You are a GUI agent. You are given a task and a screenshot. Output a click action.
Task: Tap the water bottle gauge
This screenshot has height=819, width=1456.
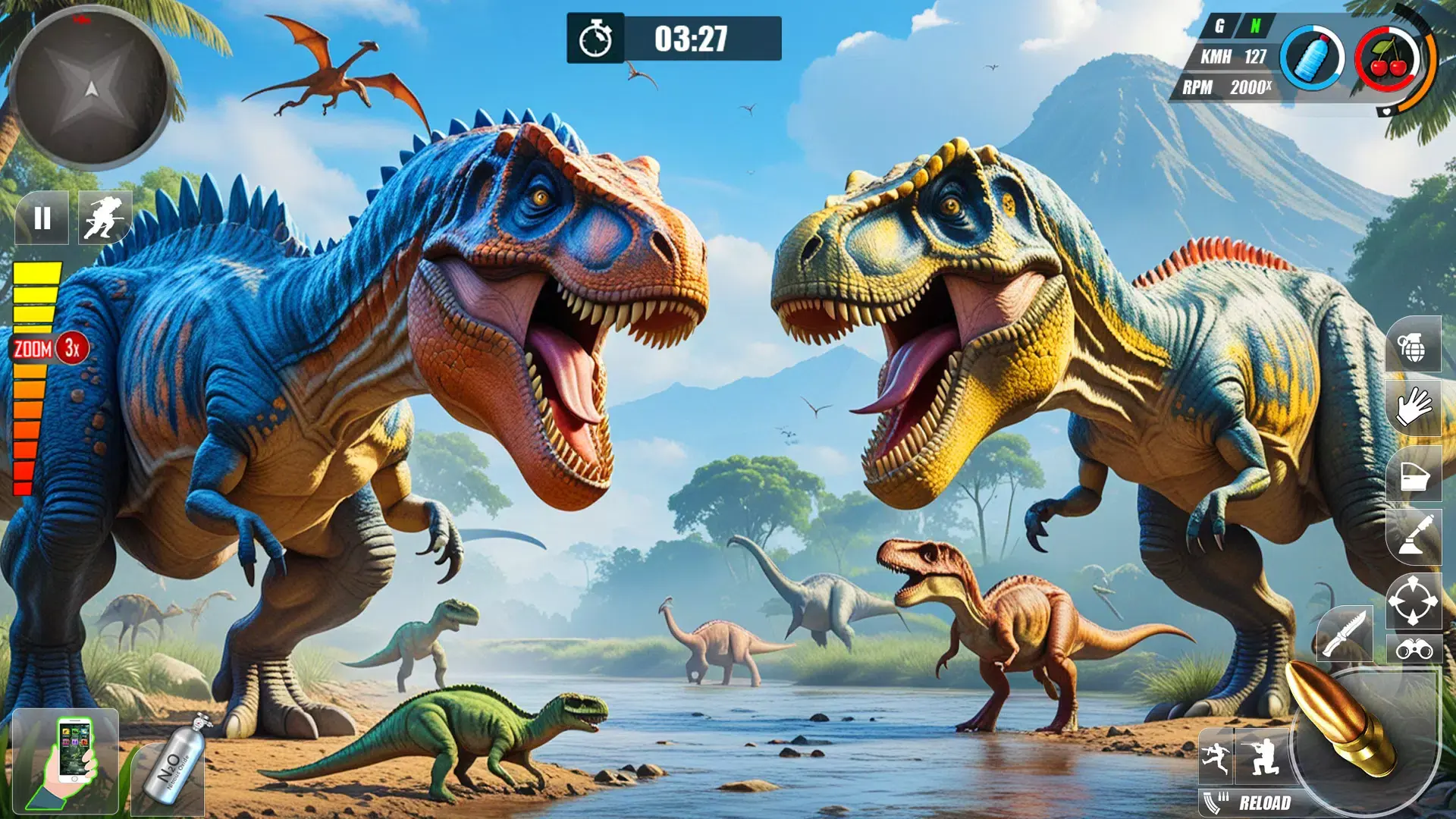[x=1312, y=59]
